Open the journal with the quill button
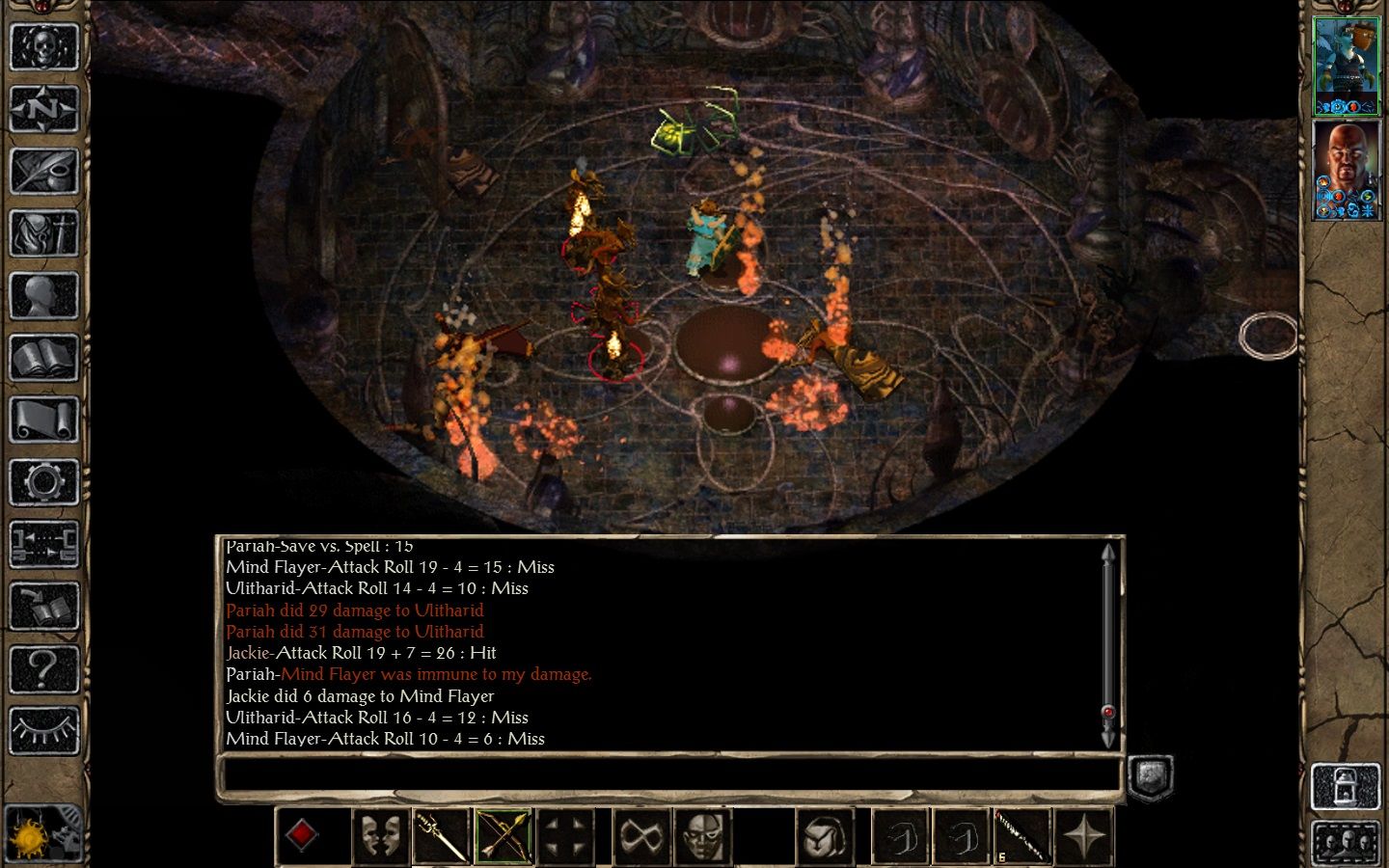The image size is (1389, 868). click(43, 171)
